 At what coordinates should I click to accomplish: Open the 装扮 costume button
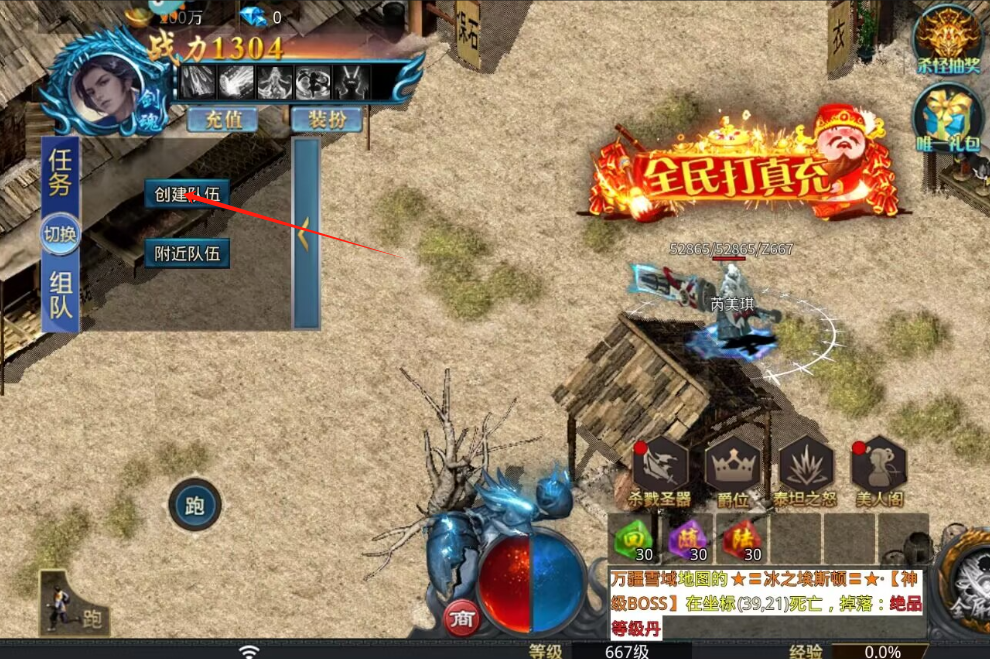click(x=326, y=120)
